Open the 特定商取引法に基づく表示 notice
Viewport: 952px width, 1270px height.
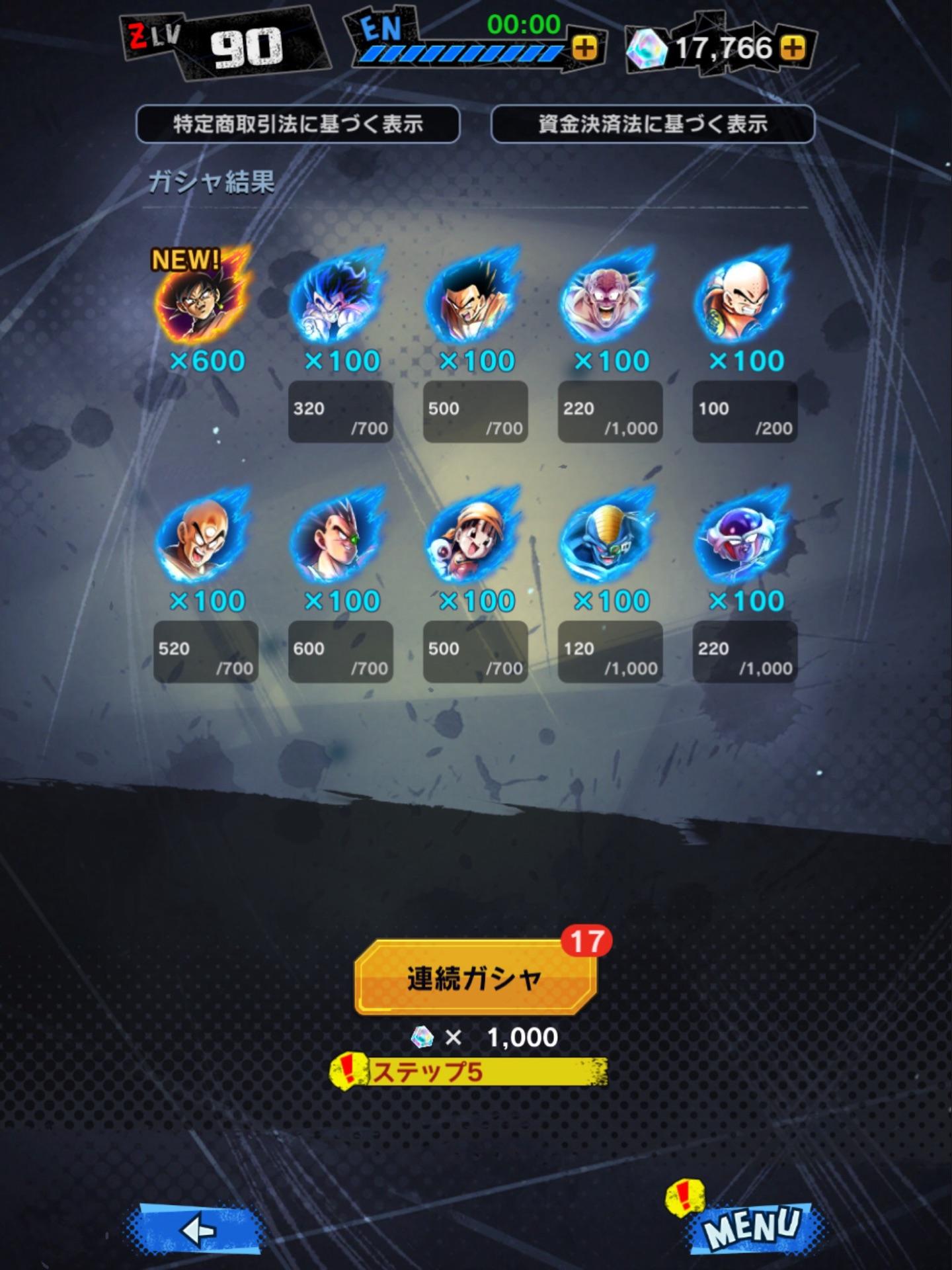pos(297,124)
